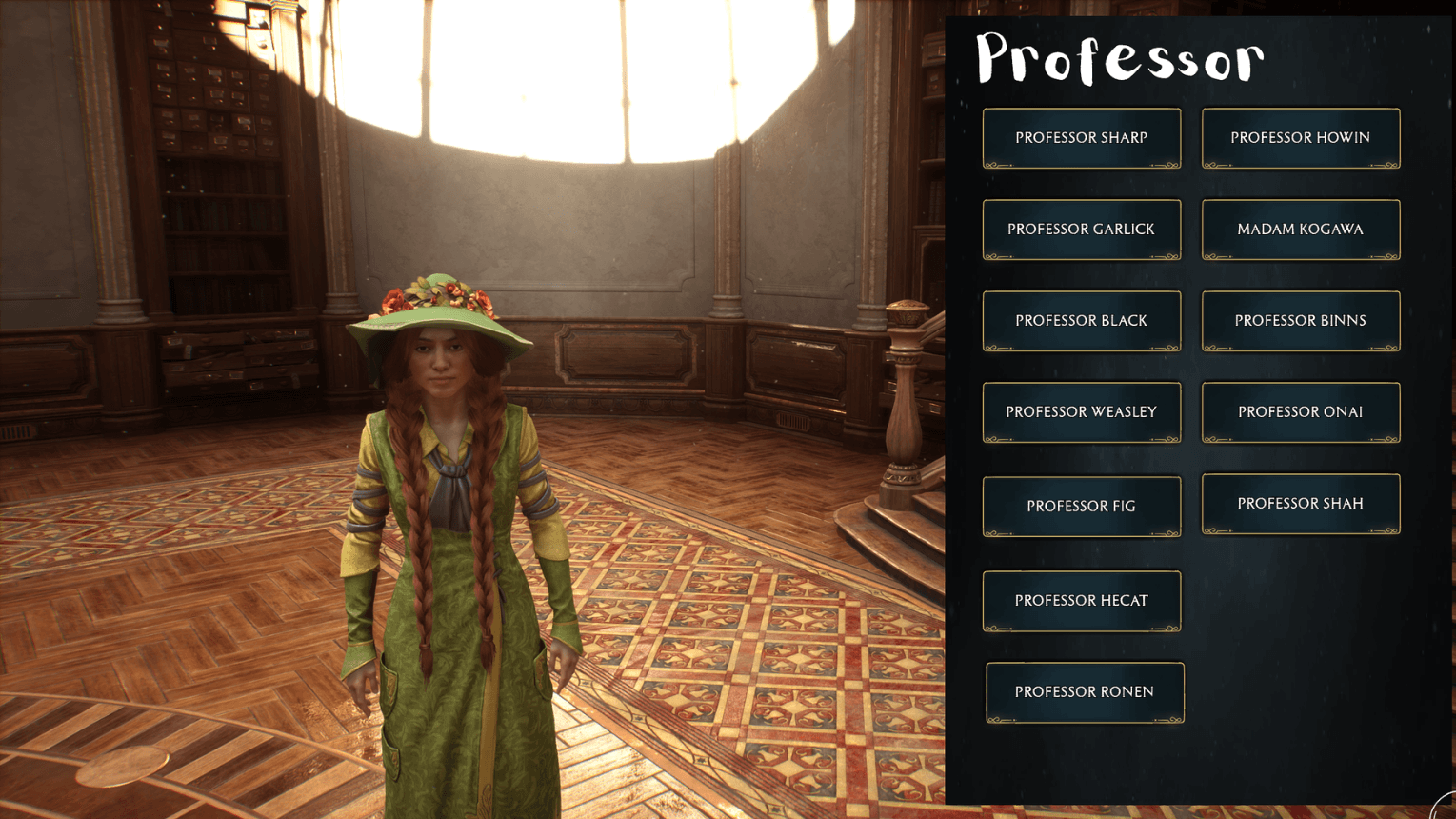
Task: Select Professor Hecat
Action: click(1081, 600)
